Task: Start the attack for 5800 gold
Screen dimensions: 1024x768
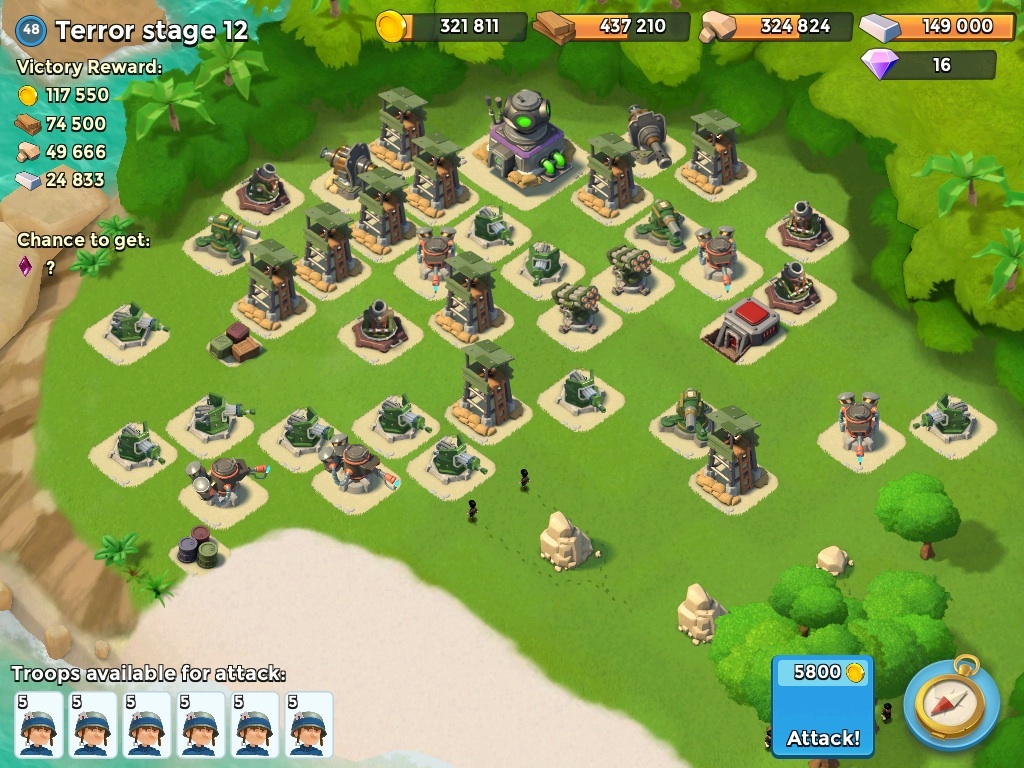Action: click(823, 707)
